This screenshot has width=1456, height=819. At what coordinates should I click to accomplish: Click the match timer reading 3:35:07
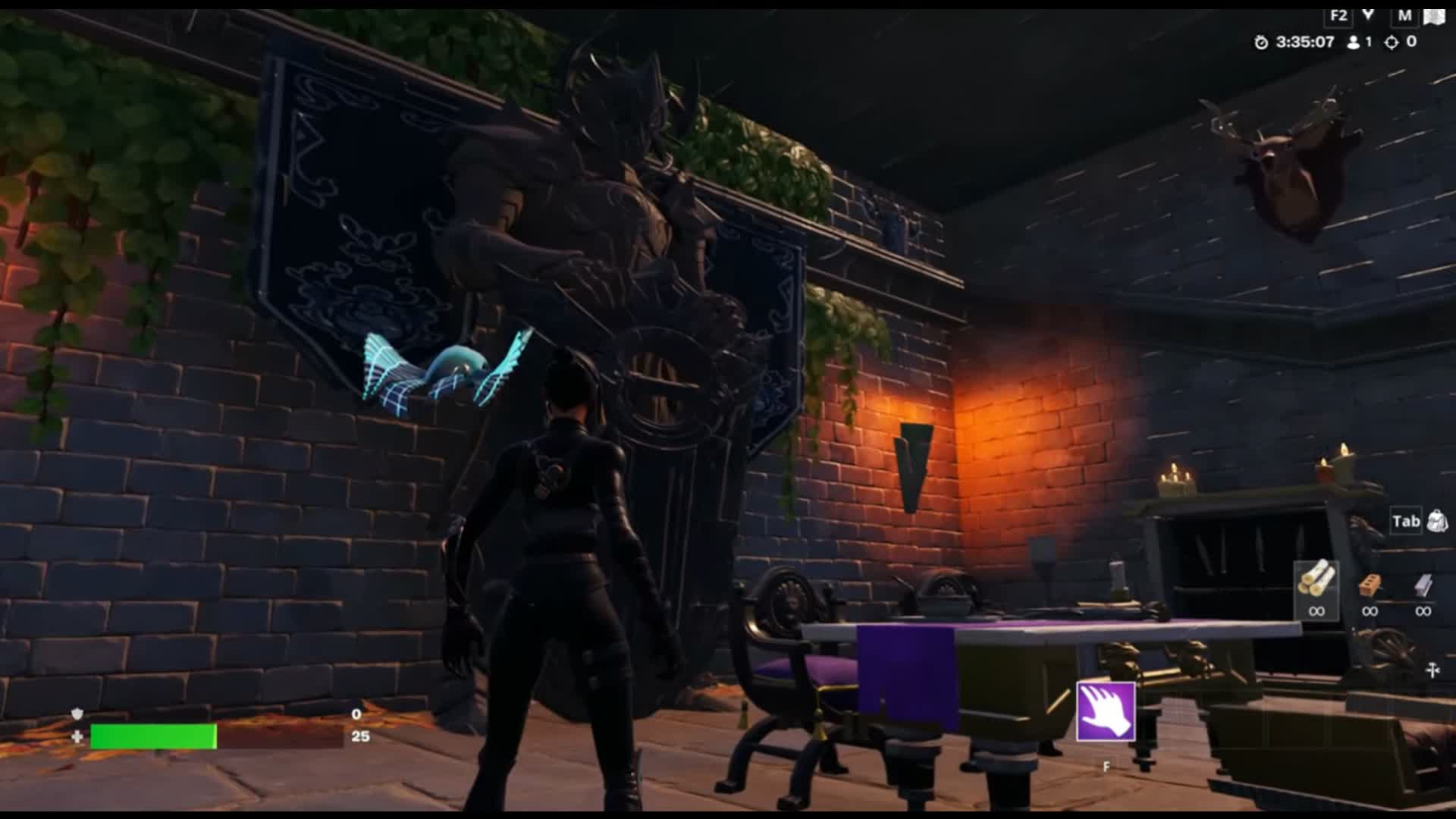(1304, 43)
